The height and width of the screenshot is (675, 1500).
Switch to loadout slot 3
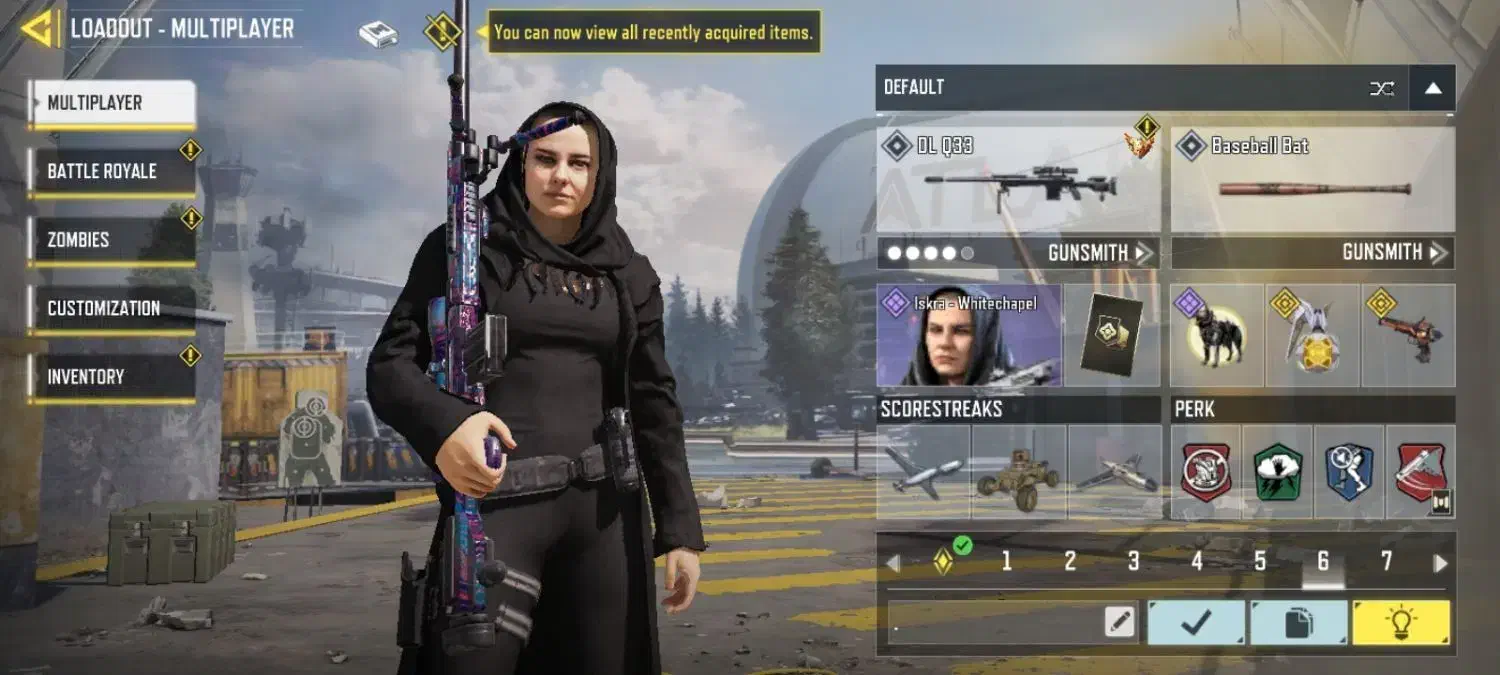coord(1133,562)
